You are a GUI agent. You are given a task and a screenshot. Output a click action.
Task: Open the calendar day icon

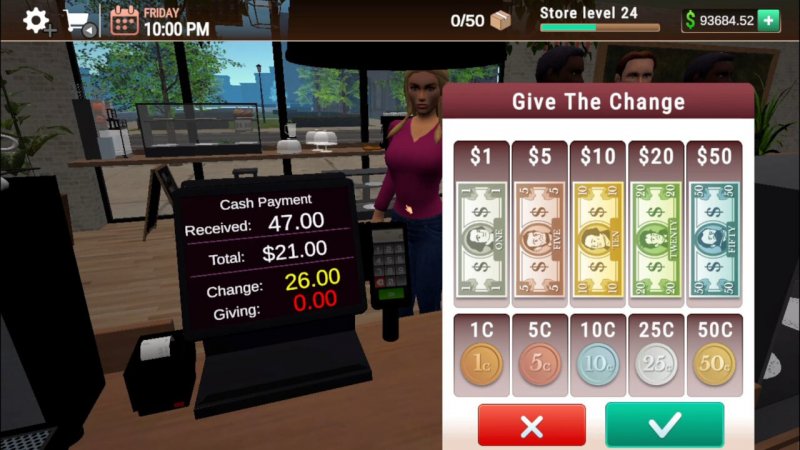(124, 21)
